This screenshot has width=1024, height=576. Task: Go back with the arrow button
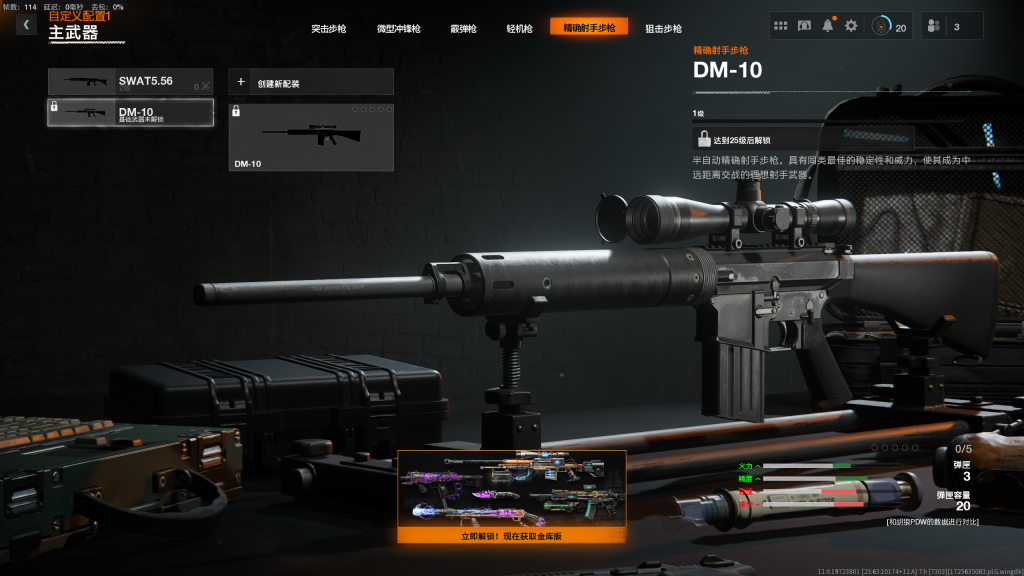click(x=26, y=25)
